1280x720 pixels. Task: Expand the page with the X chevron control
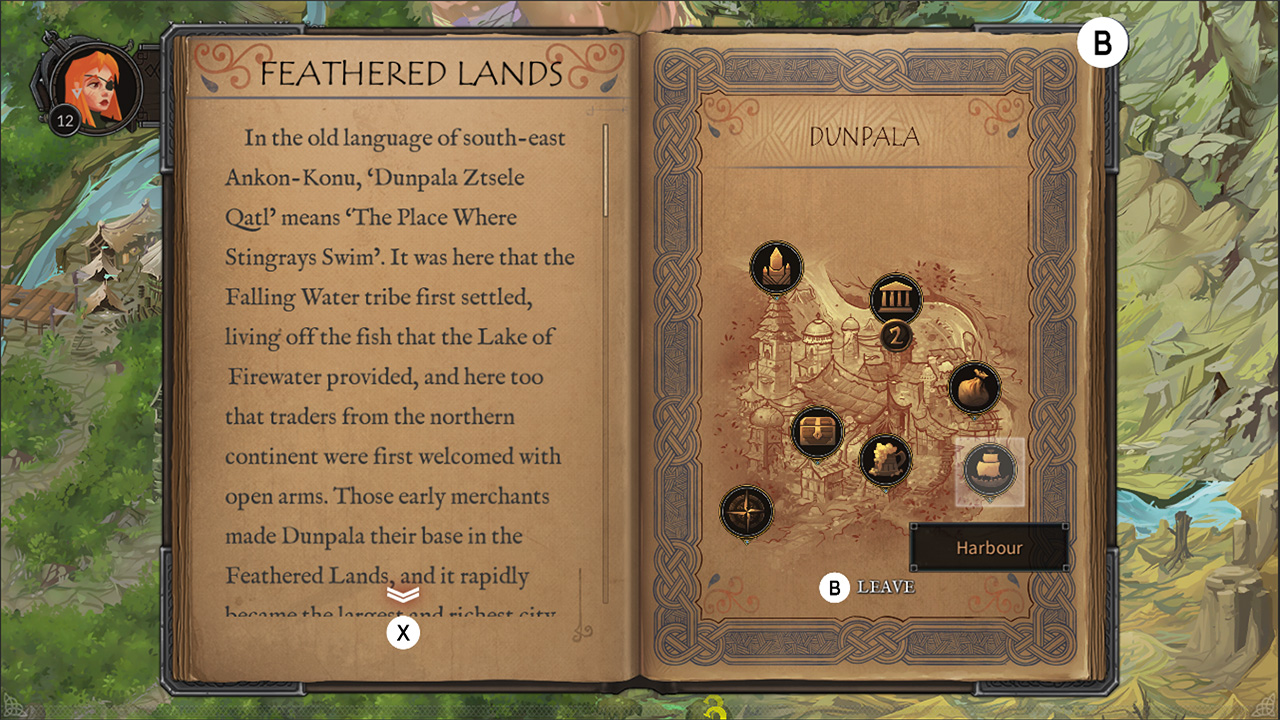[x=403, y=631]
